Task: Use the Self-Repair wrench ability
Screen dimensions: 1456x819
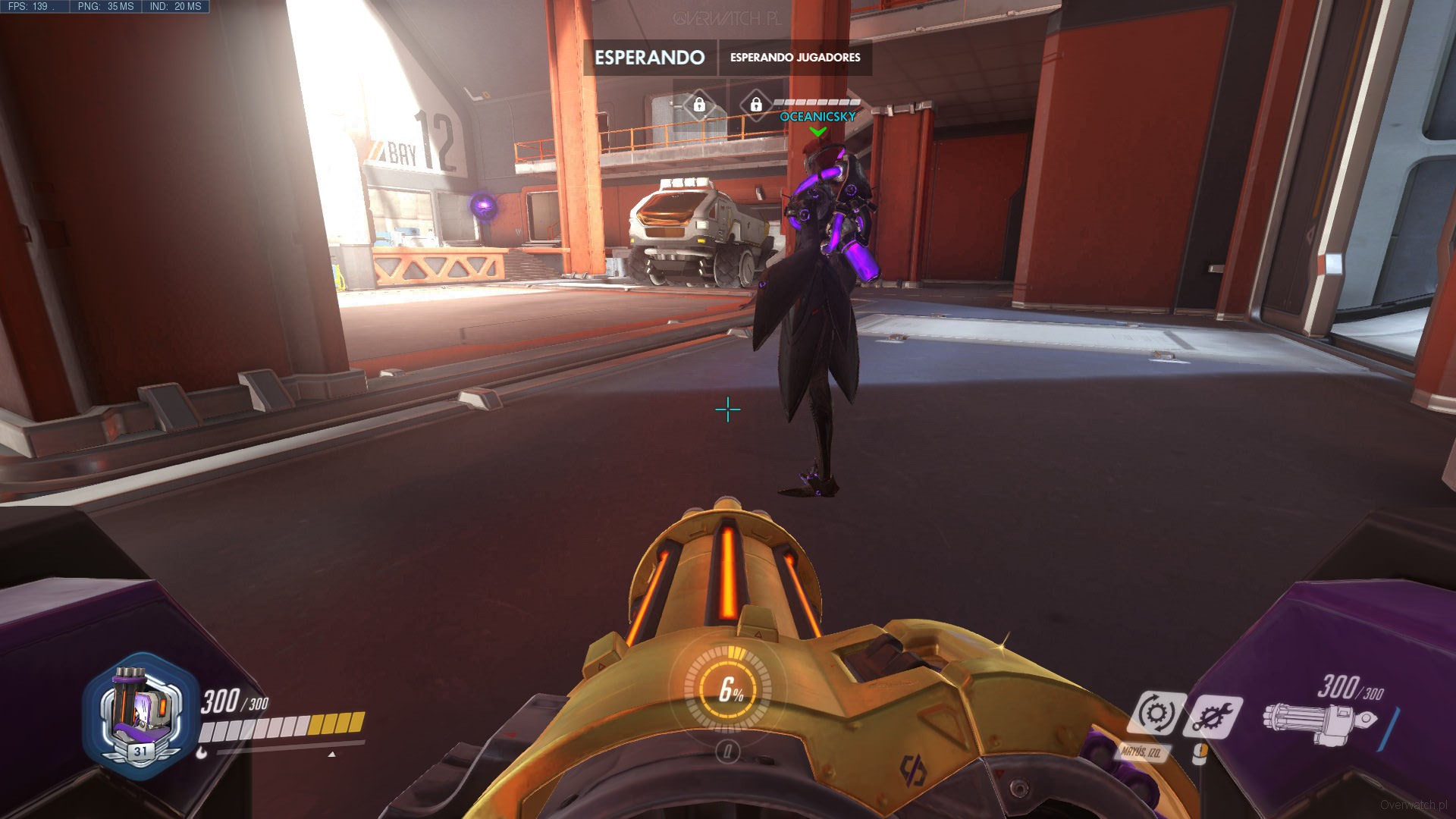Action: click(1213, 716)
